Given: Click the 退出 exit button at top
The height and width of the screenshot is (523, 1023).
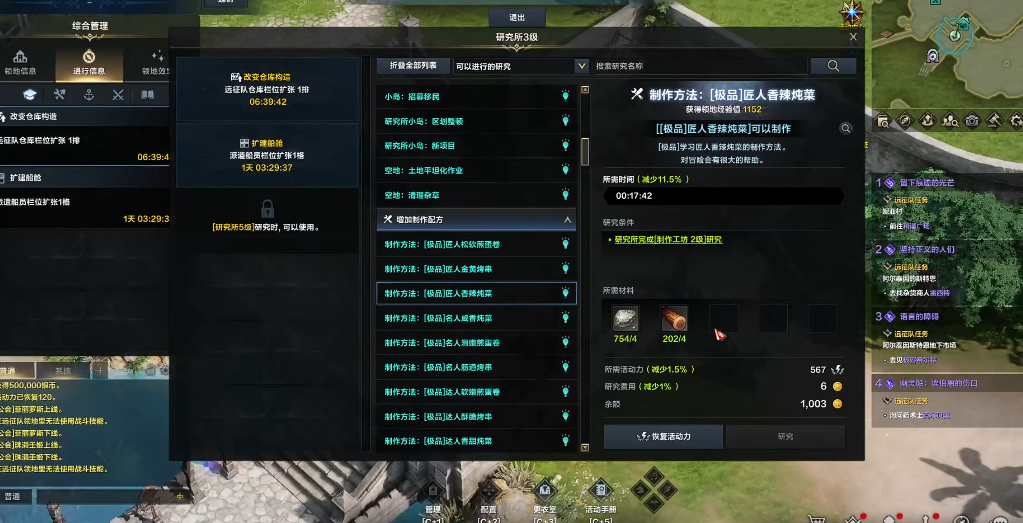Looking at the screenshot, I should (x=517, y=17).
